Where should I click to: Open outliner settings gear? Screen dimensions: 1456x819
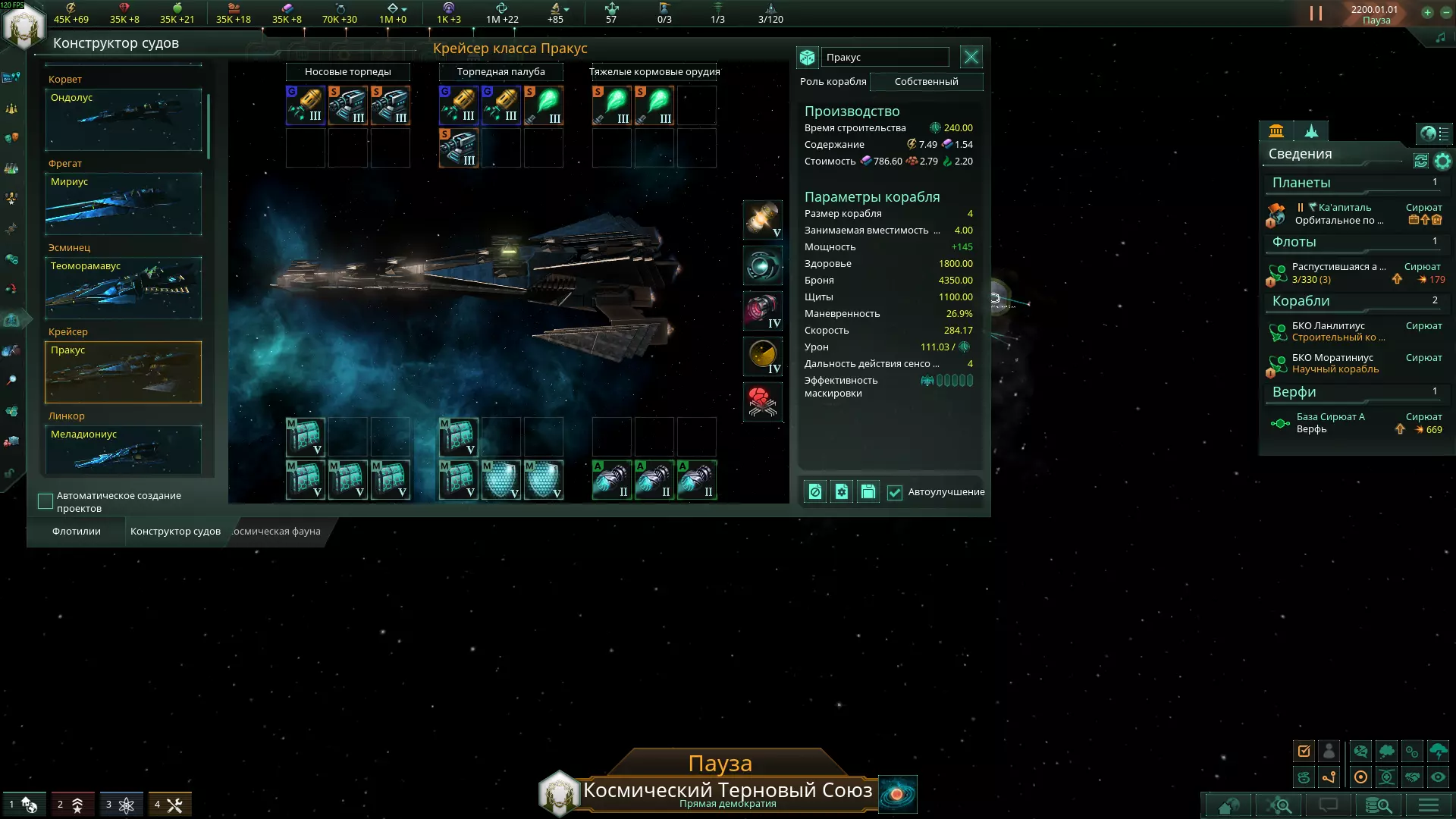tap(1442, 161)
